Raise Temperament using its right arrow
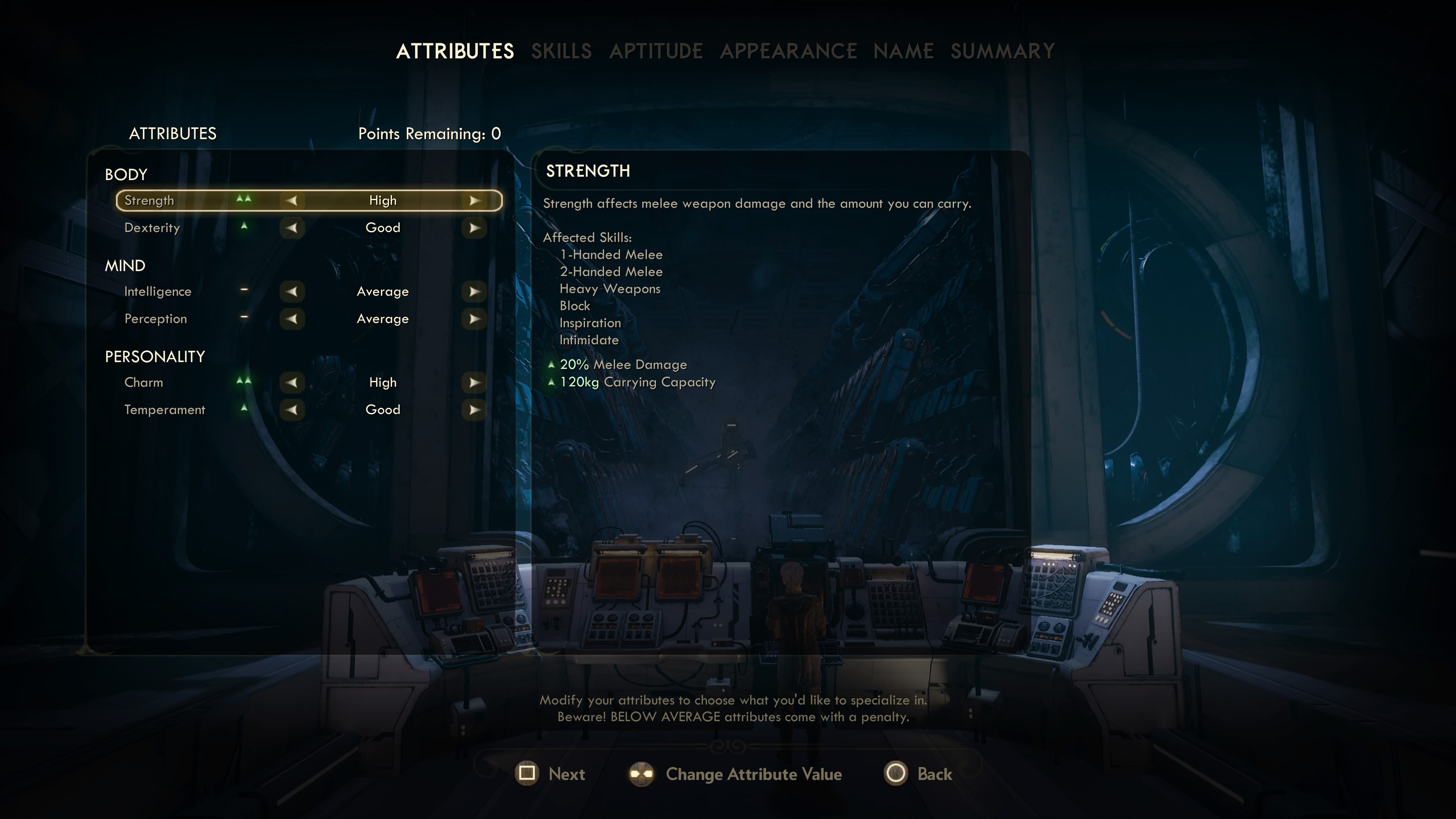 click(x=474, y=410)
